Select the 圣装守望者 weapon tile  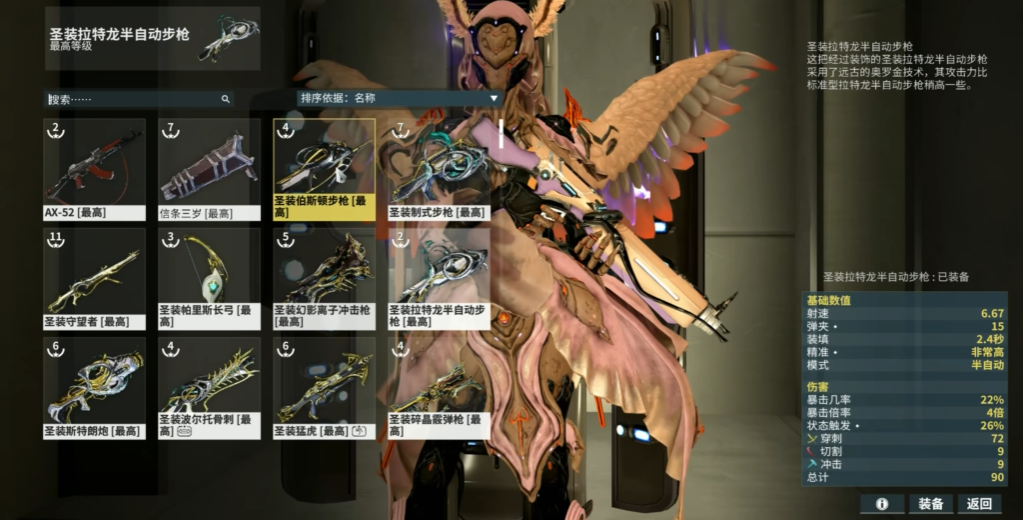pos(94,277)
